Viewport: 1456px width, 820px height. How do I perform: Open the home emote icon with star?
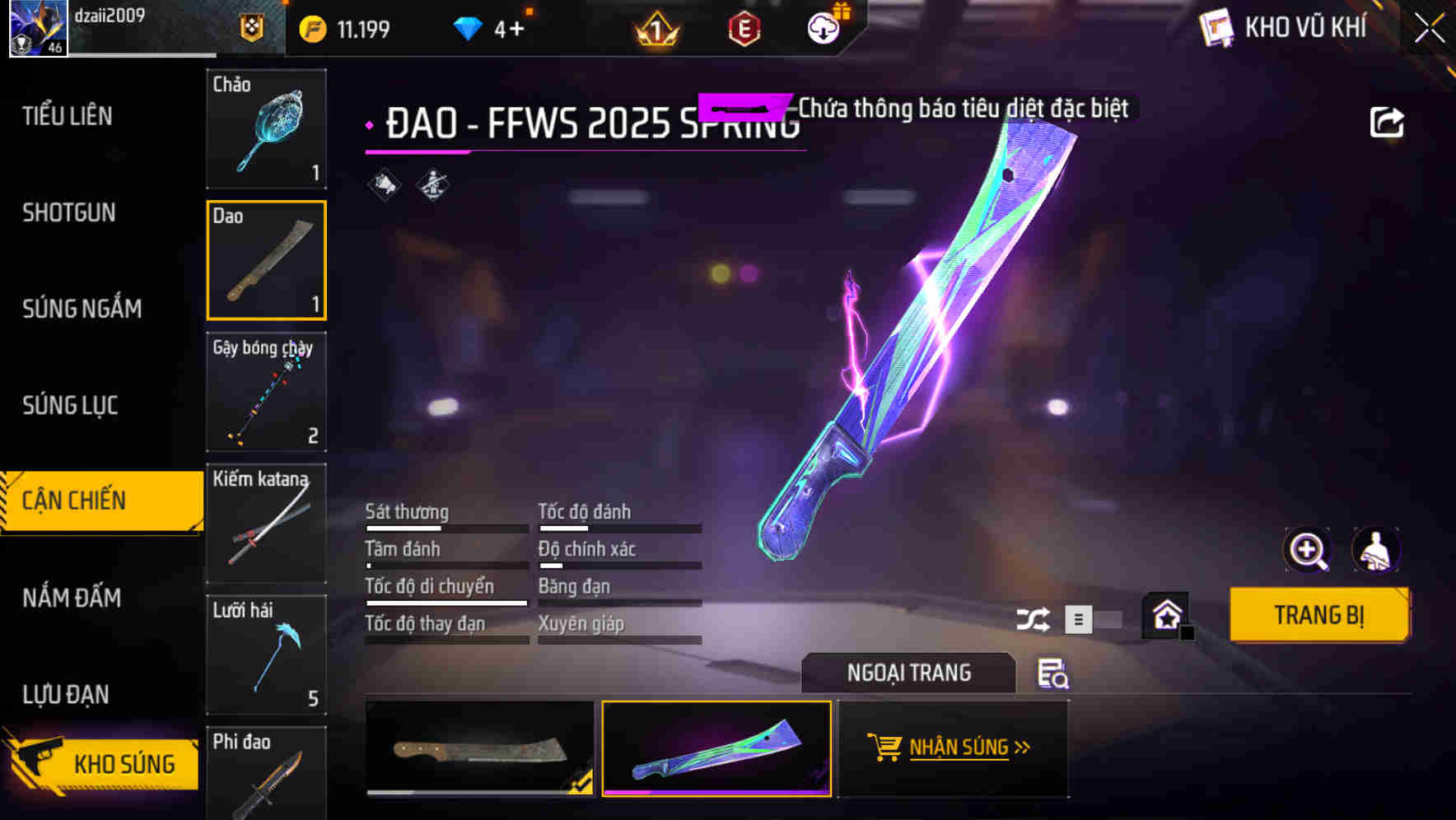[1166, 616]
